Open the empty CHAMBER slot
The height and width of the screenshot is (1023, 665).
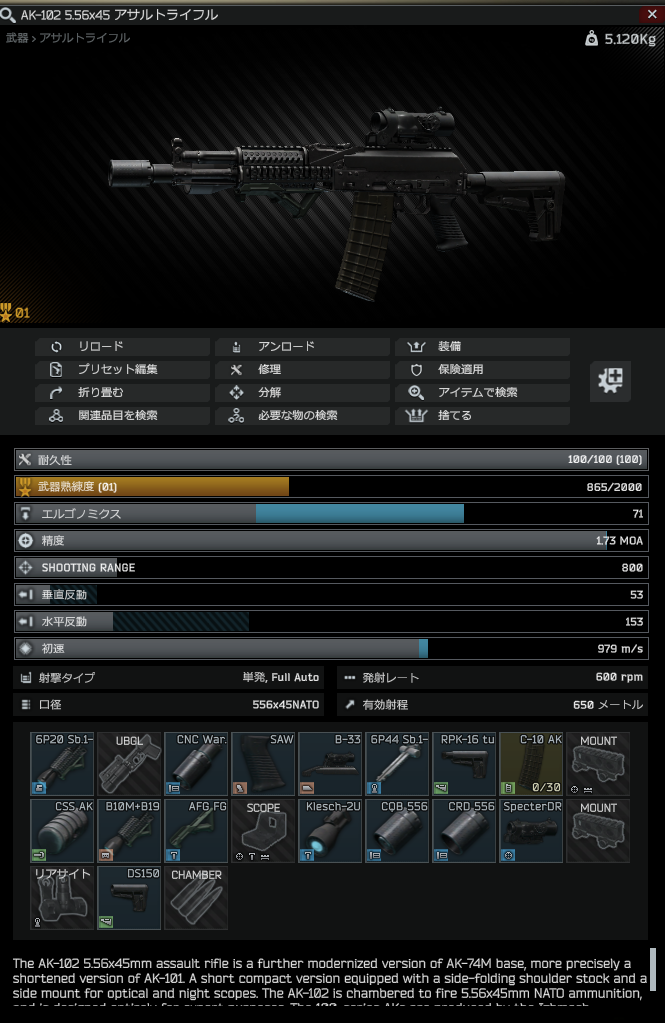[196, 897]
